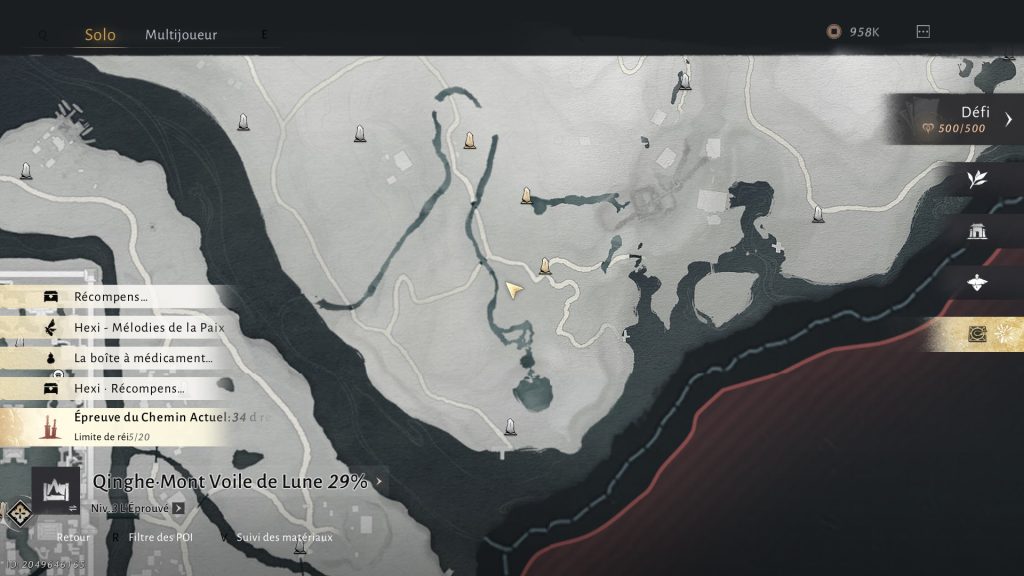Screen dimensions: 1024x576
Task: Select the winged emblem map category
Action: (977, 283)
